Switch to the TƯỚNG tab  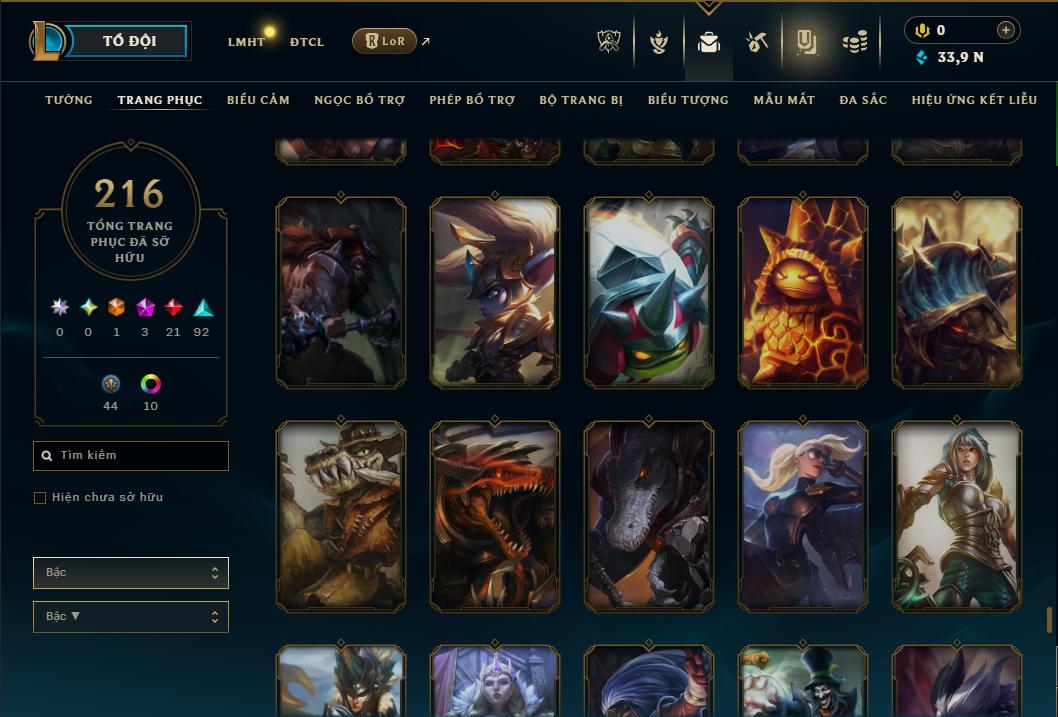coord(69,100)
